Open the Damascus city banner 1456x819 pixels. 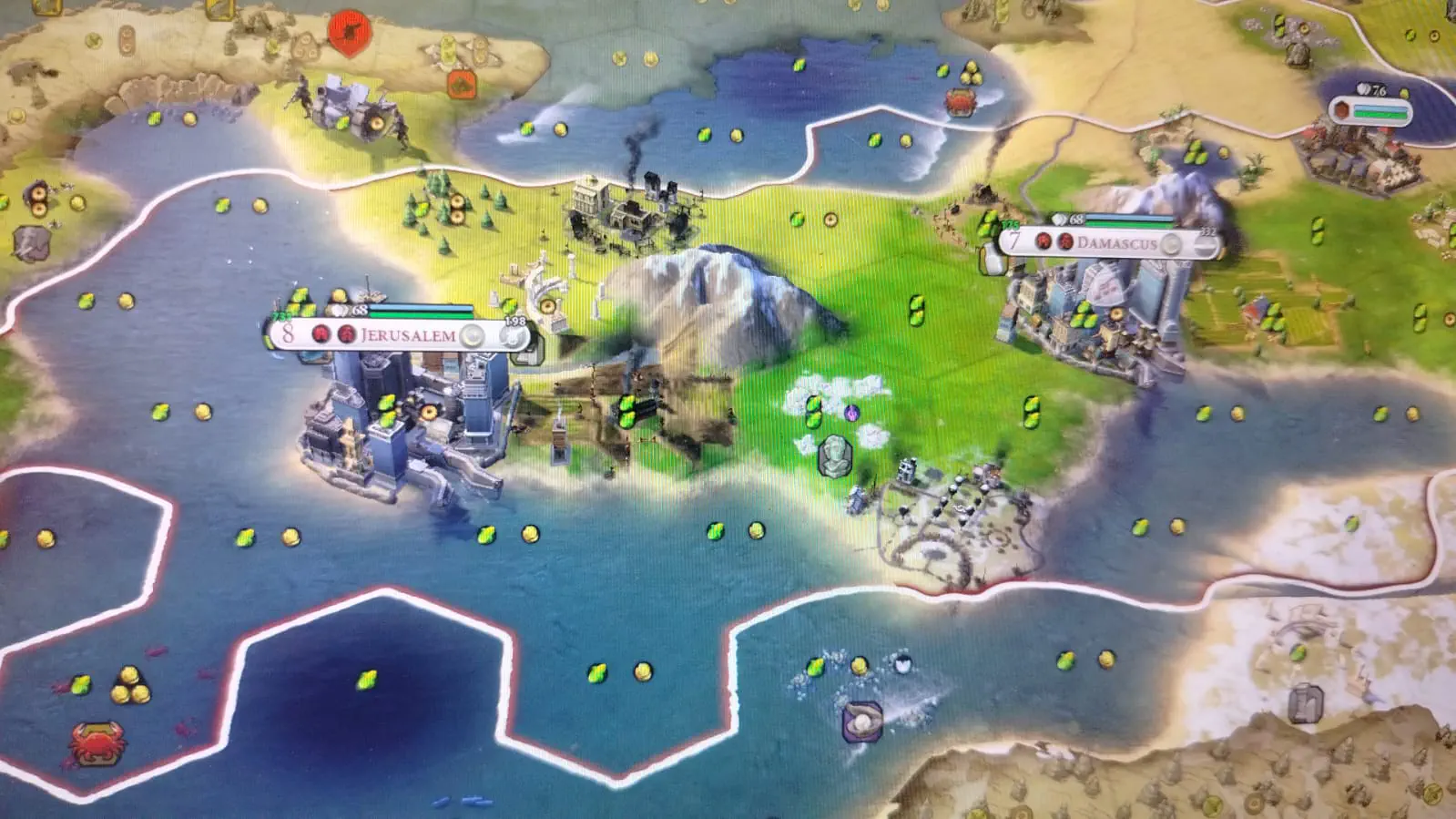(1116, 243)
